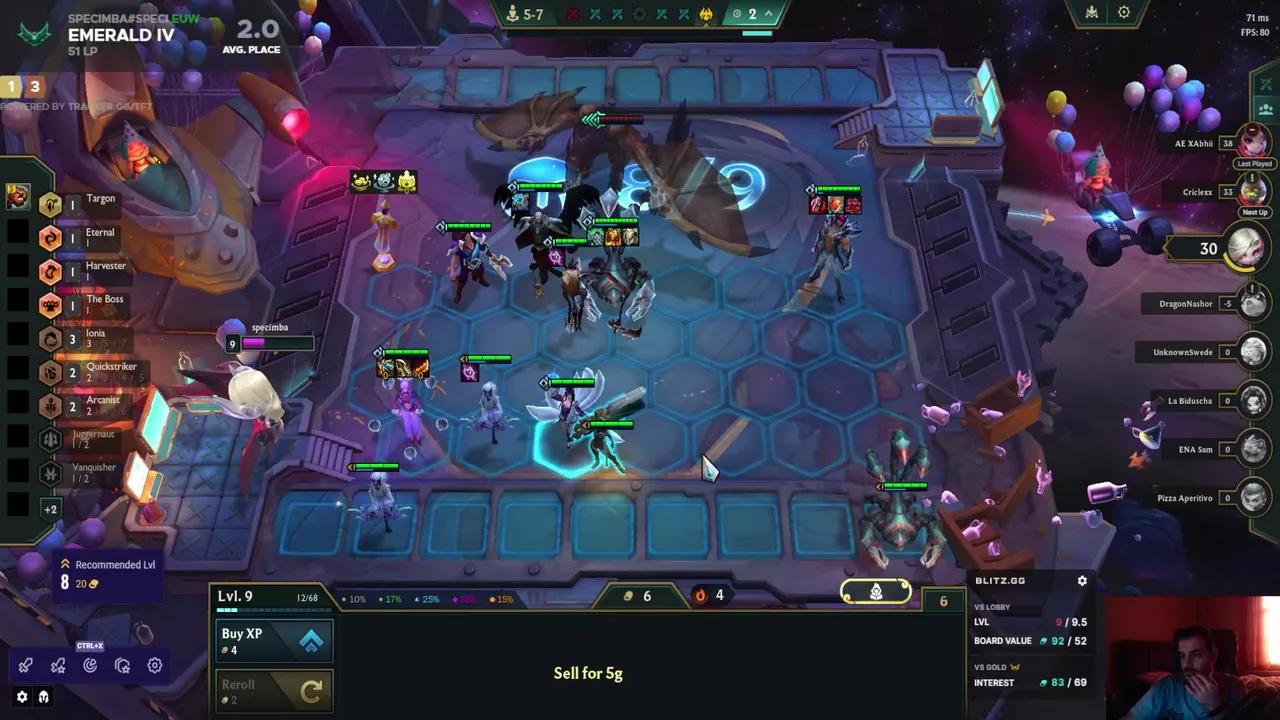
Task: Click the gold coin icon beside the gold count
Action: (628, 596)
